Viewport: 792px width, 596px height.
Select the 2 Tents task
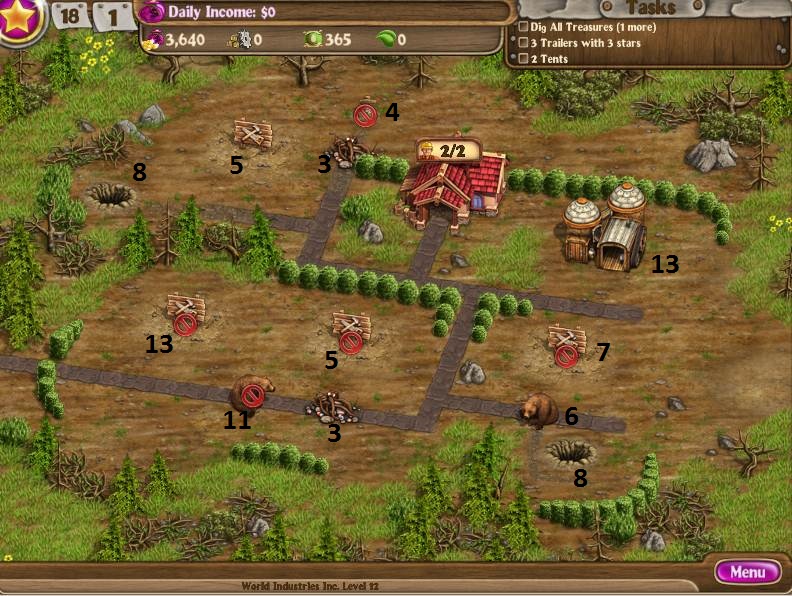pos(549,59)
